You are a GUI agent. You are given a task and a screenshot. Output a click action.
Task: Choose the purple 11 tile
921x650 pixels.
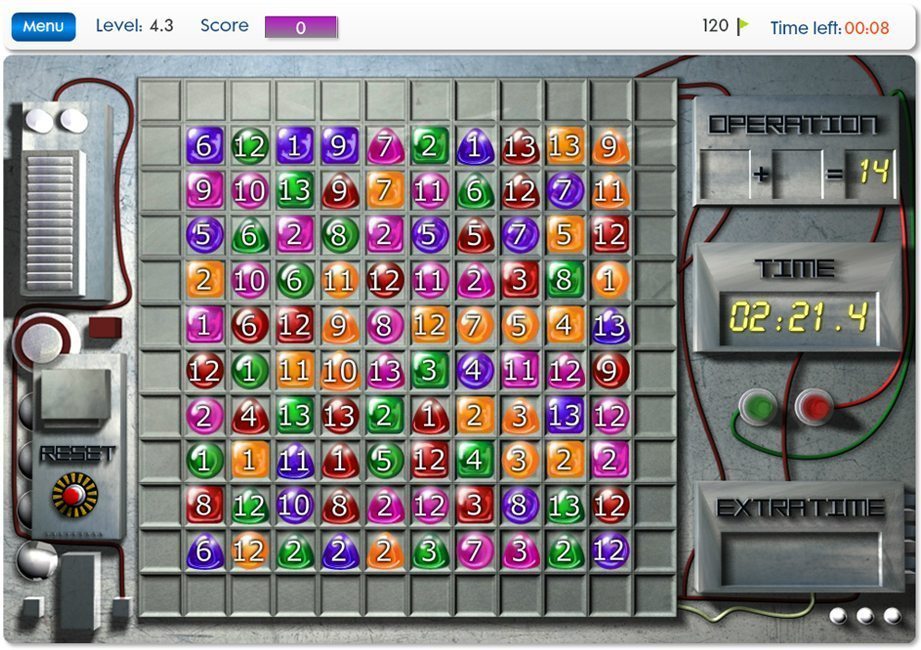pos(294,461)
